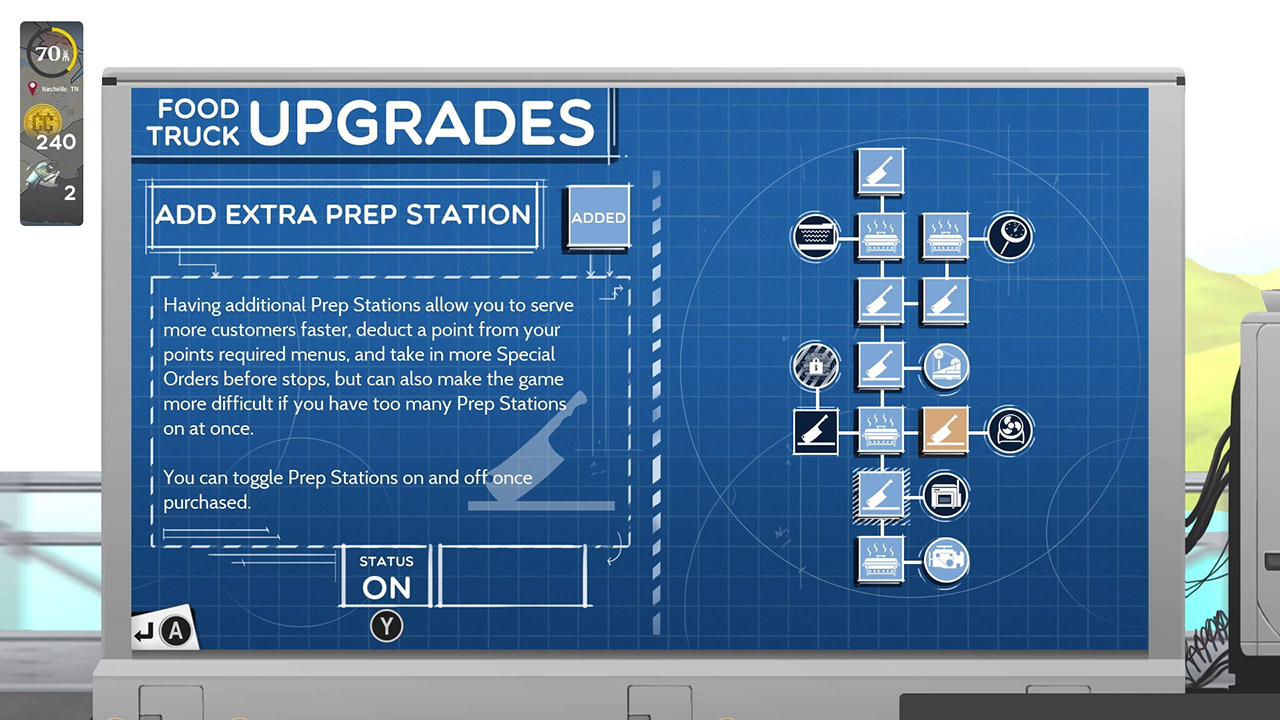Image resolution: width=1280 pixels, height=720 pixels.
Task: Select the spotlight lamp upgrade
Action: [944, 366]
